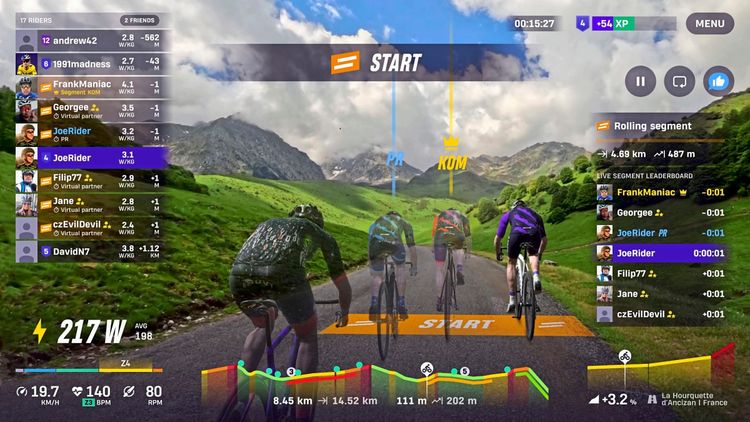Pause the ride

point(640,81)
